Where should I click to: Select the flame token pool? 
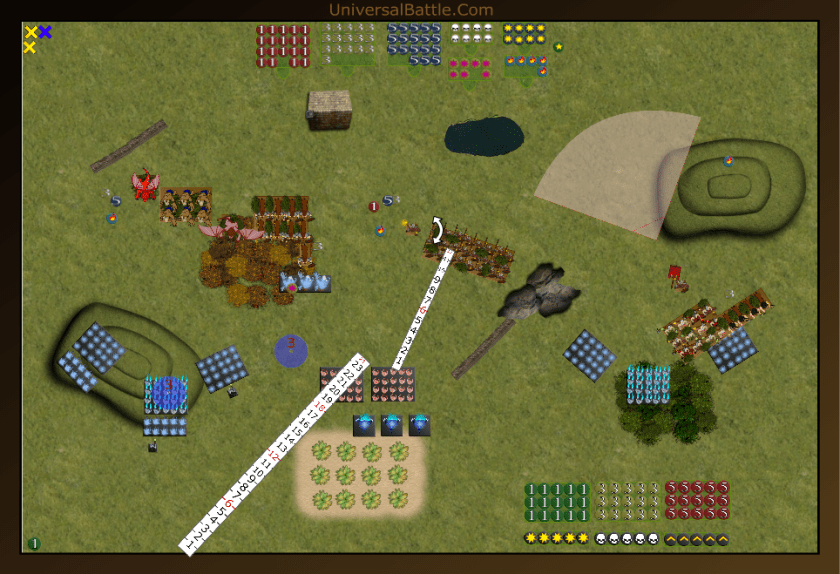pos(526,67)
